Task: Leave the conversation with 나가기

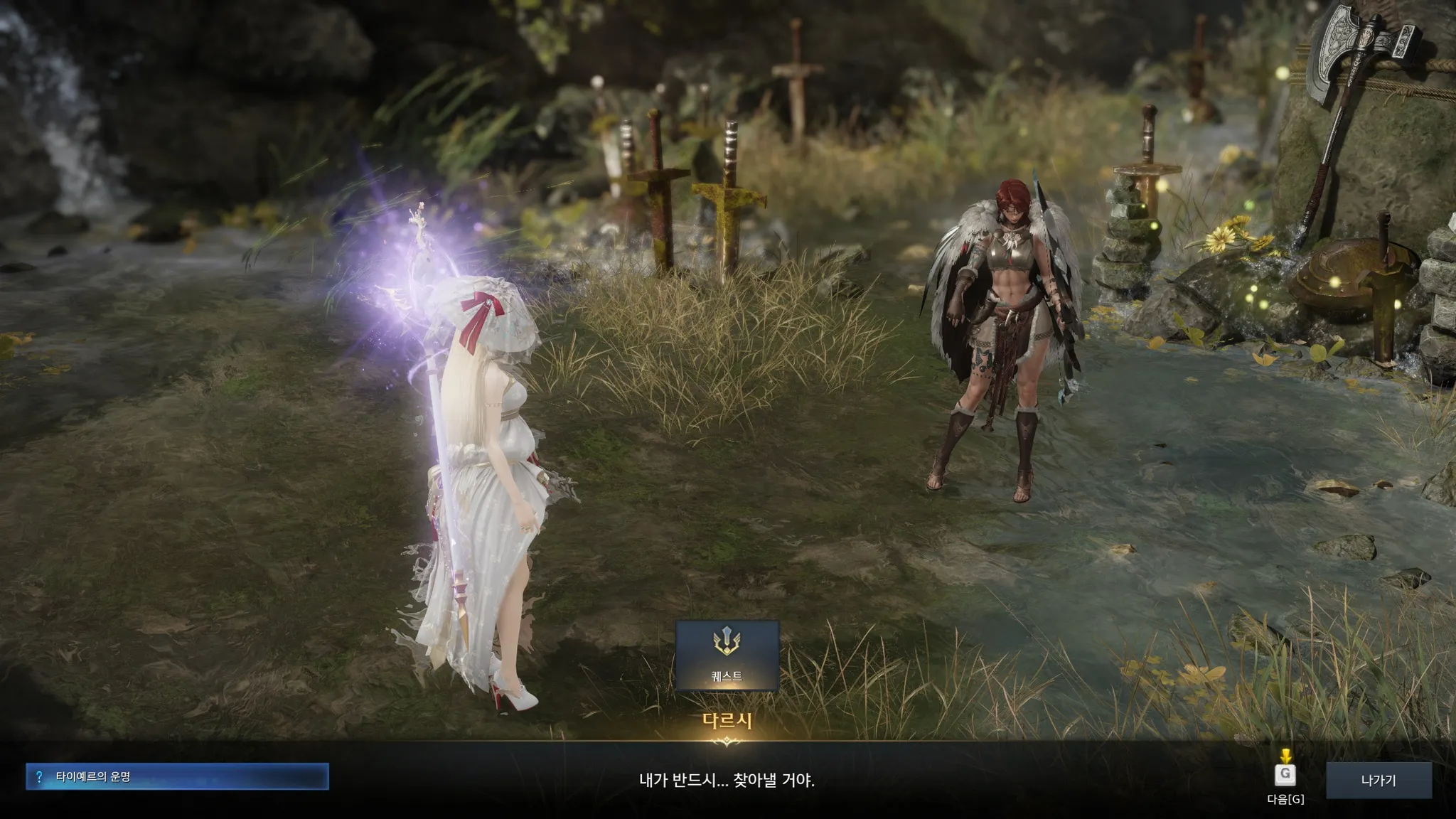Action: pyautogui.click(x=1379, y=780)
